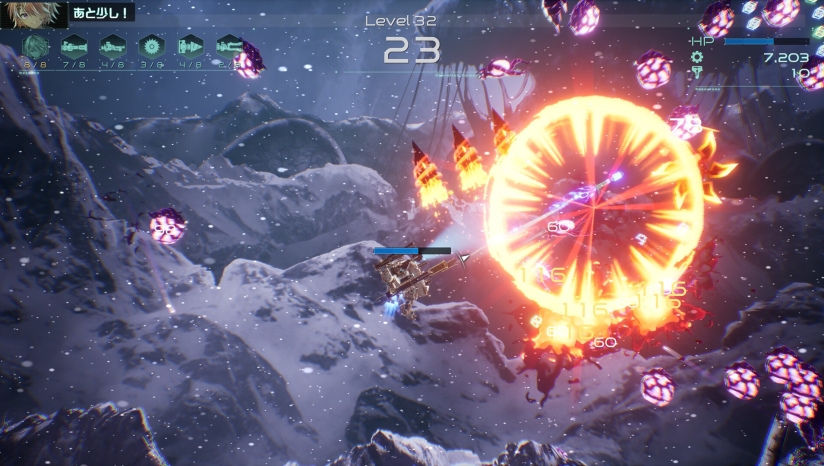824x466 pixels.
Task: Select the character face hexagon icon
Action: (x=36, y=46)
